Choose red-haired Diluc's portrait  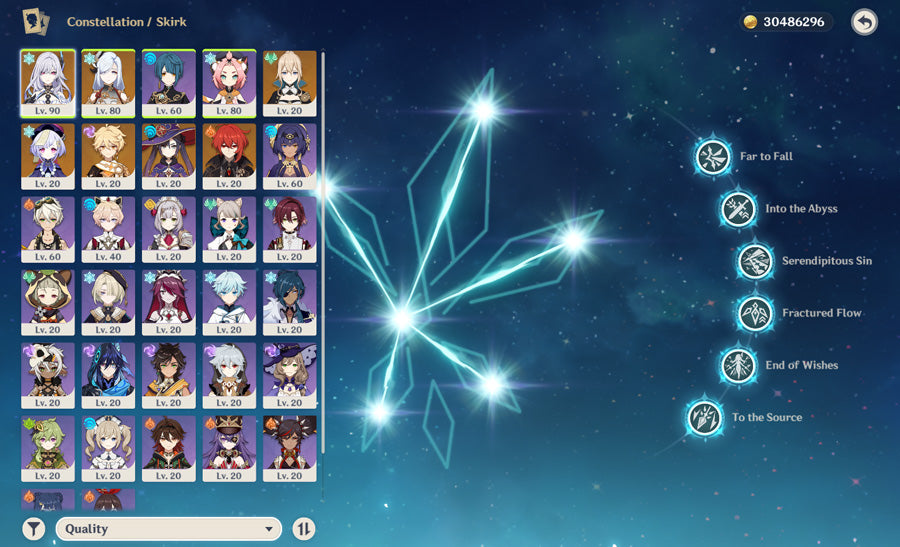point(229,157)
